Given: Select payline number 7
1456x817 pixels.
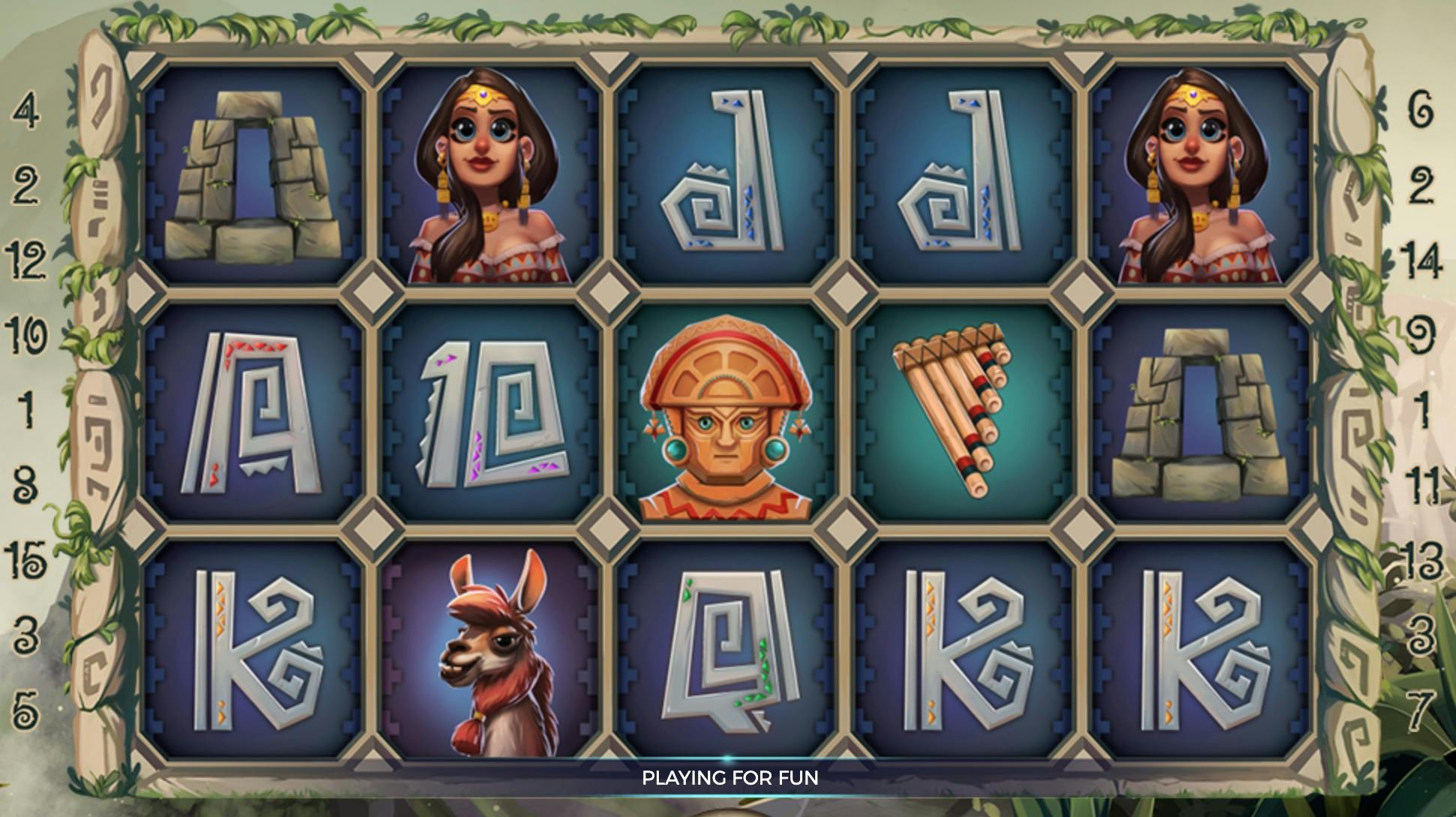Looking at the screenshot, I should (x=1418, y=708).
